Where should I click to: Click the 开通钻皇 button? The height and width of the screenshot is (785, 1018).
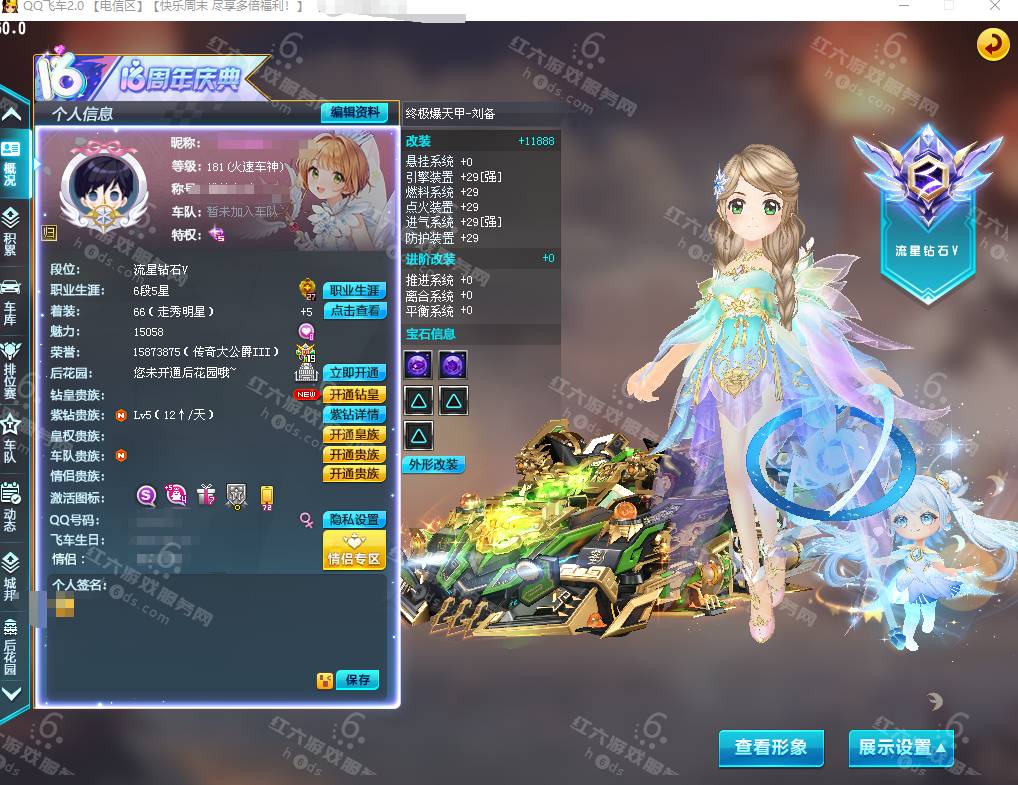coord(354,395)
